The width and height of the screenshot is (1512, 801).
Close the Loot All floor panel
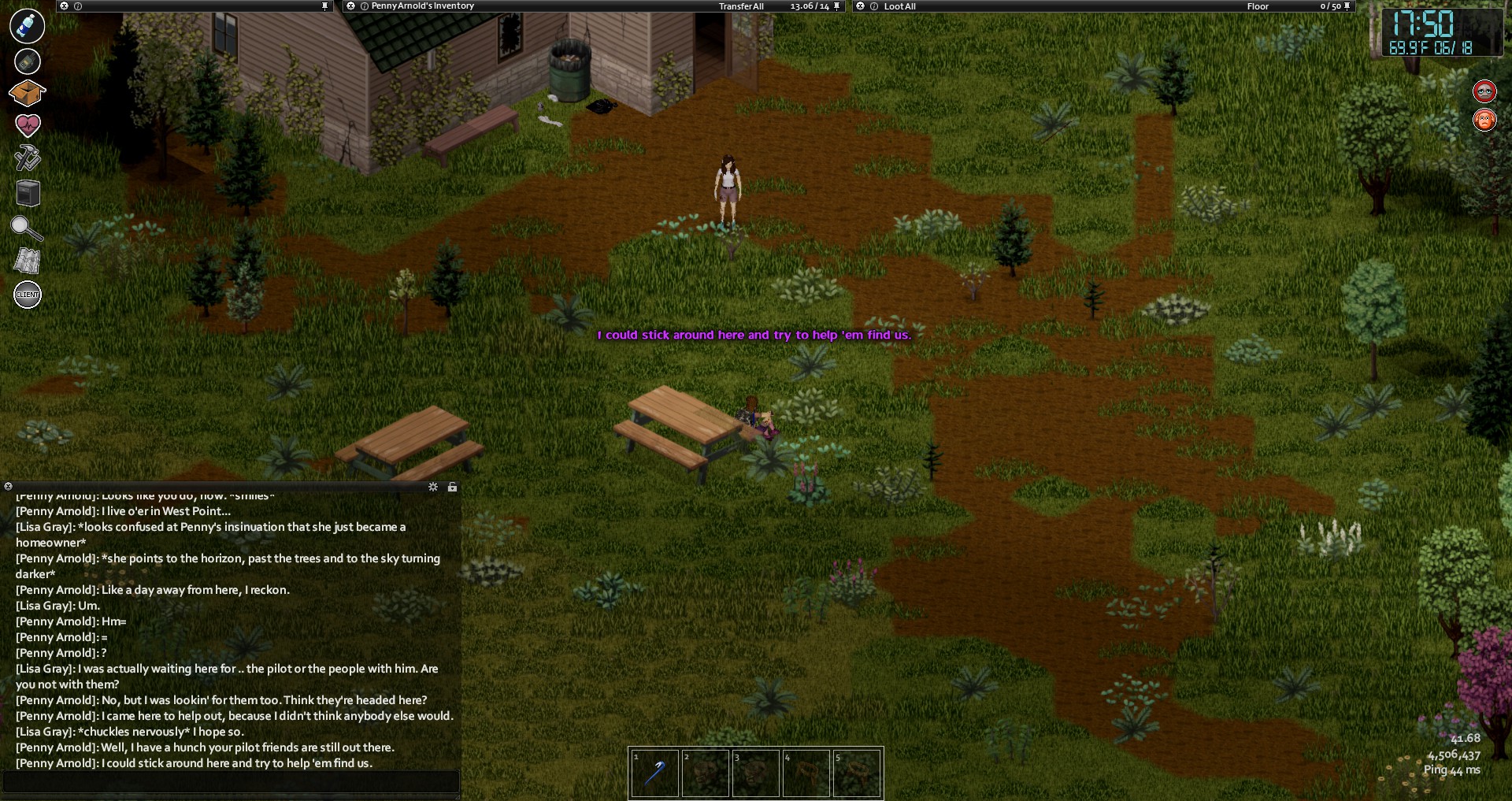click(x=861, y=6)
